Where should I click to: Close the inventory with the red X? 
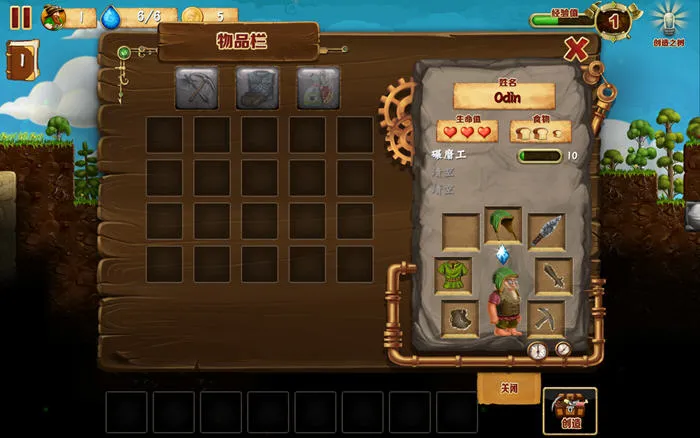(576, 48)
